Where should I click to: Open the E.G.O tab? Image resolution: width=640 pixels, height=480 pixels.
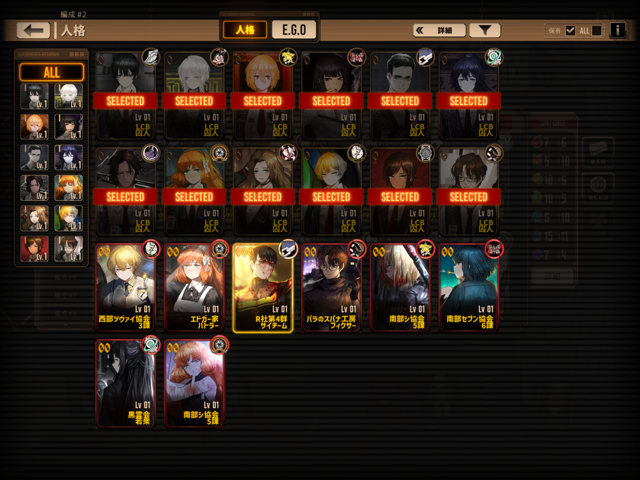pyautogui.click(x=293, y=30)
